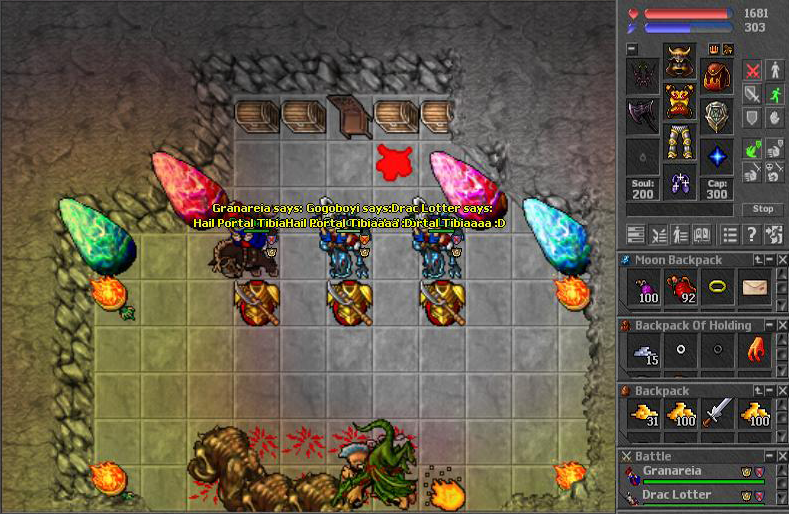789x514 pixels.
Task: Select the shield equipment slot
Action: (x=716, y=115)
